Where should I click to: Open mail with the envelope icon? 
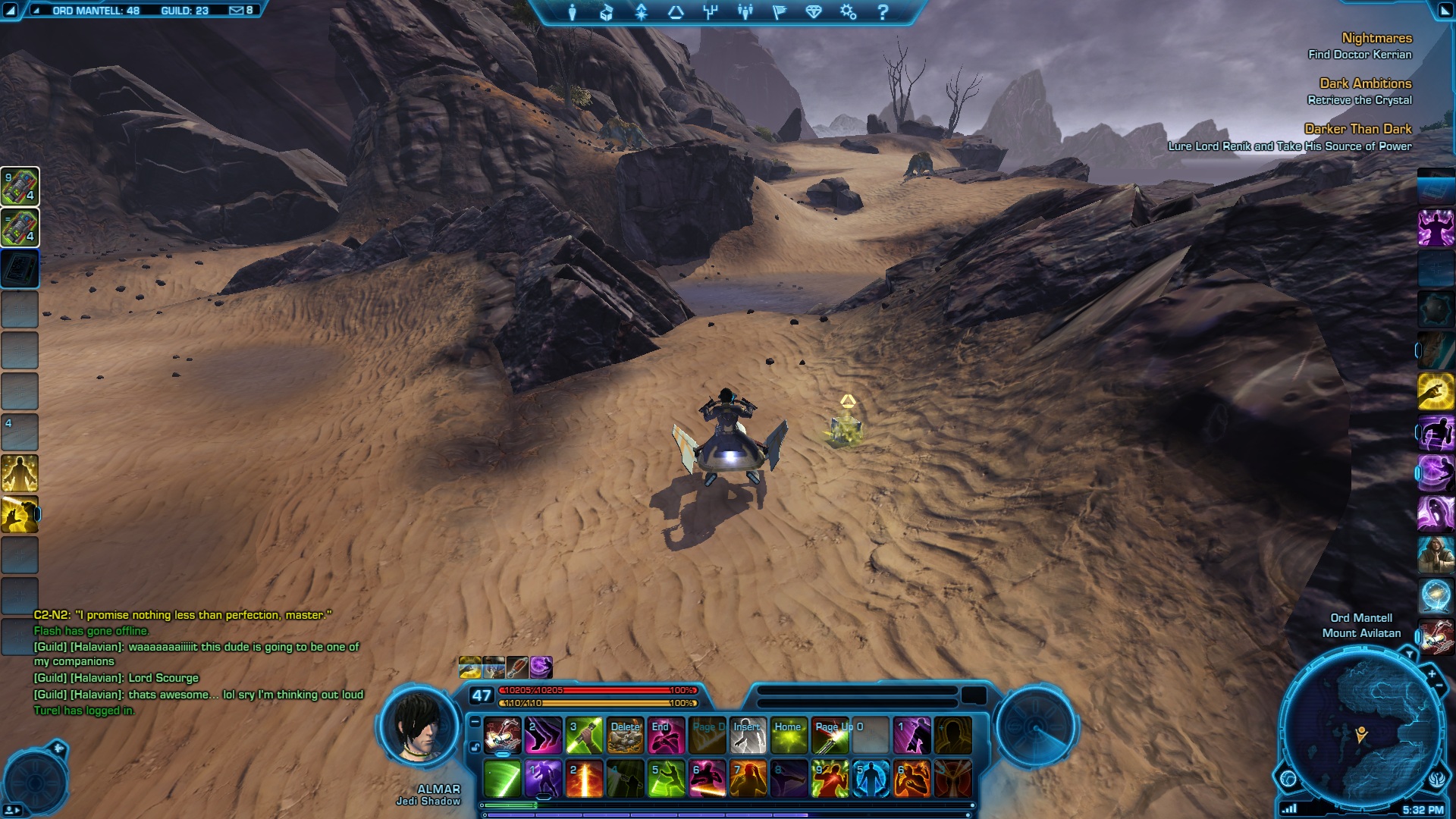point(237,11)
